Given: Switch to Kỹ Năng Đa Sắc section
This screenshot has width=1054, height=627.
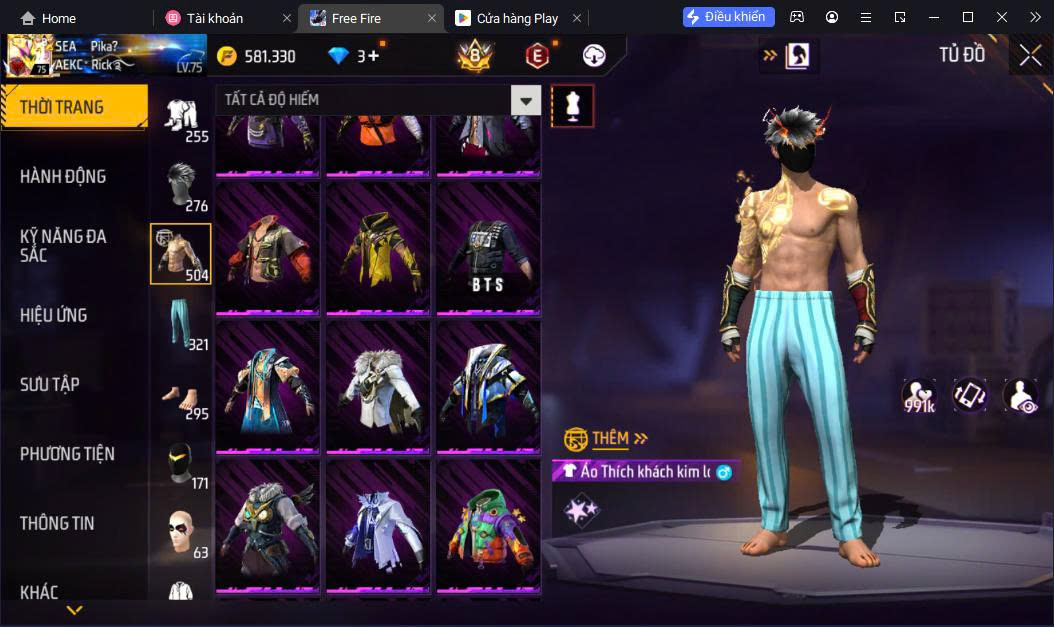Looking at the screenshot, I should click(x=63, y=246).
